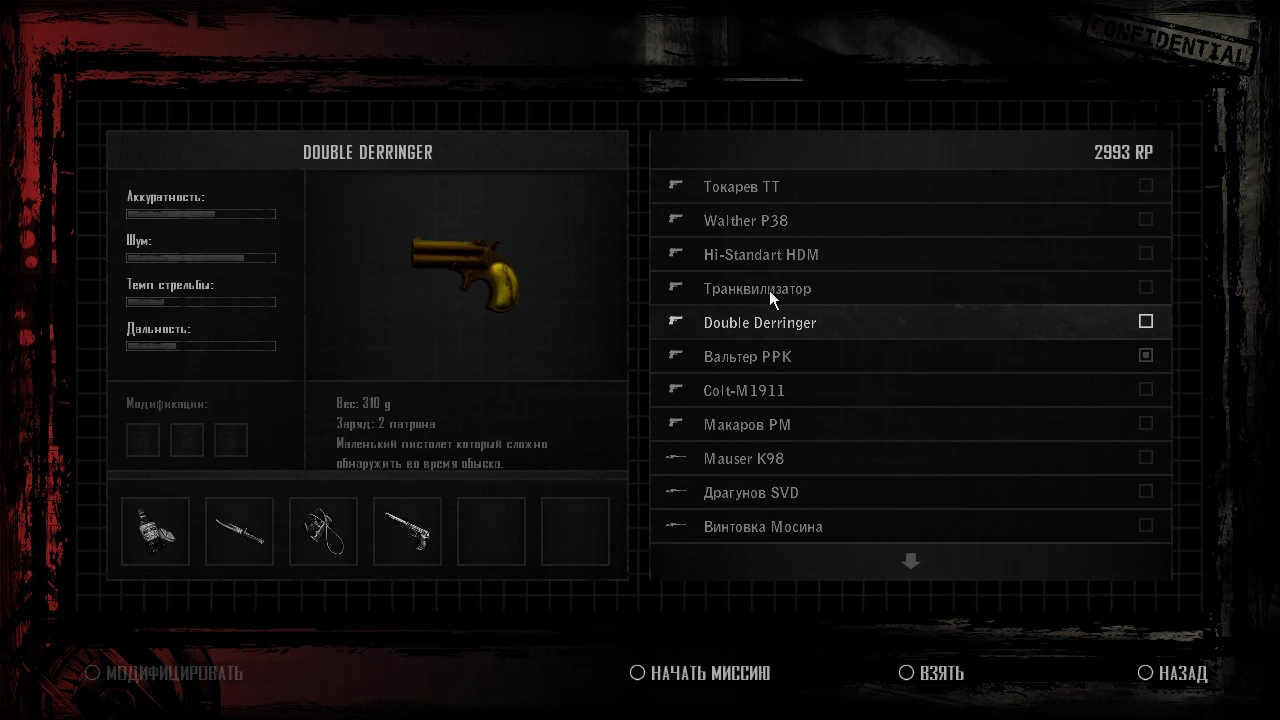The height and width of the screenshot is (720, 1280).
Task: Select the chloroform bottle item icon in loadout
Action: [x=155, y=530]
